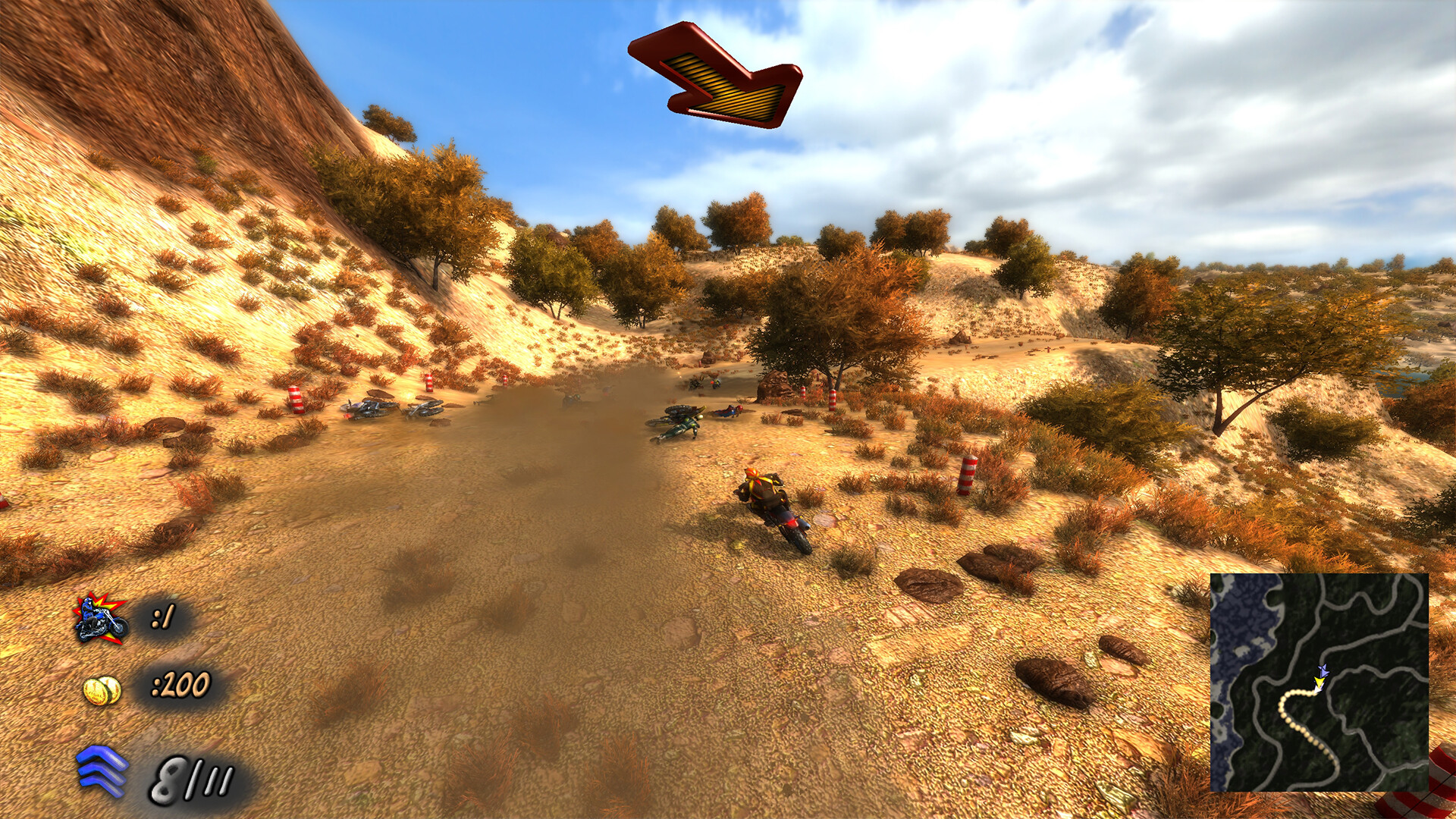
Task: Select the blue rival arrow on the minimap
Action: coord(1325,670)
